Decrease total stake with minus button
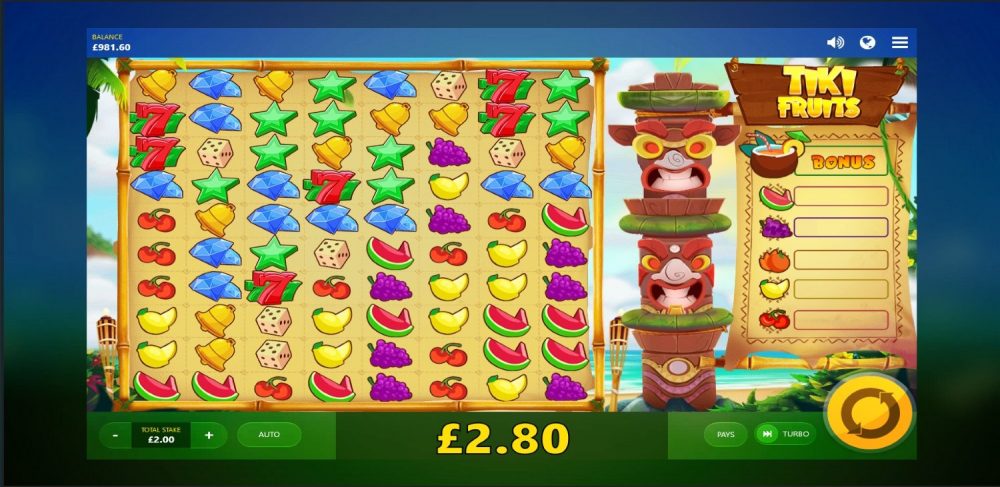This screenshot has height=487, width=1000. click(x=117, y=435)
